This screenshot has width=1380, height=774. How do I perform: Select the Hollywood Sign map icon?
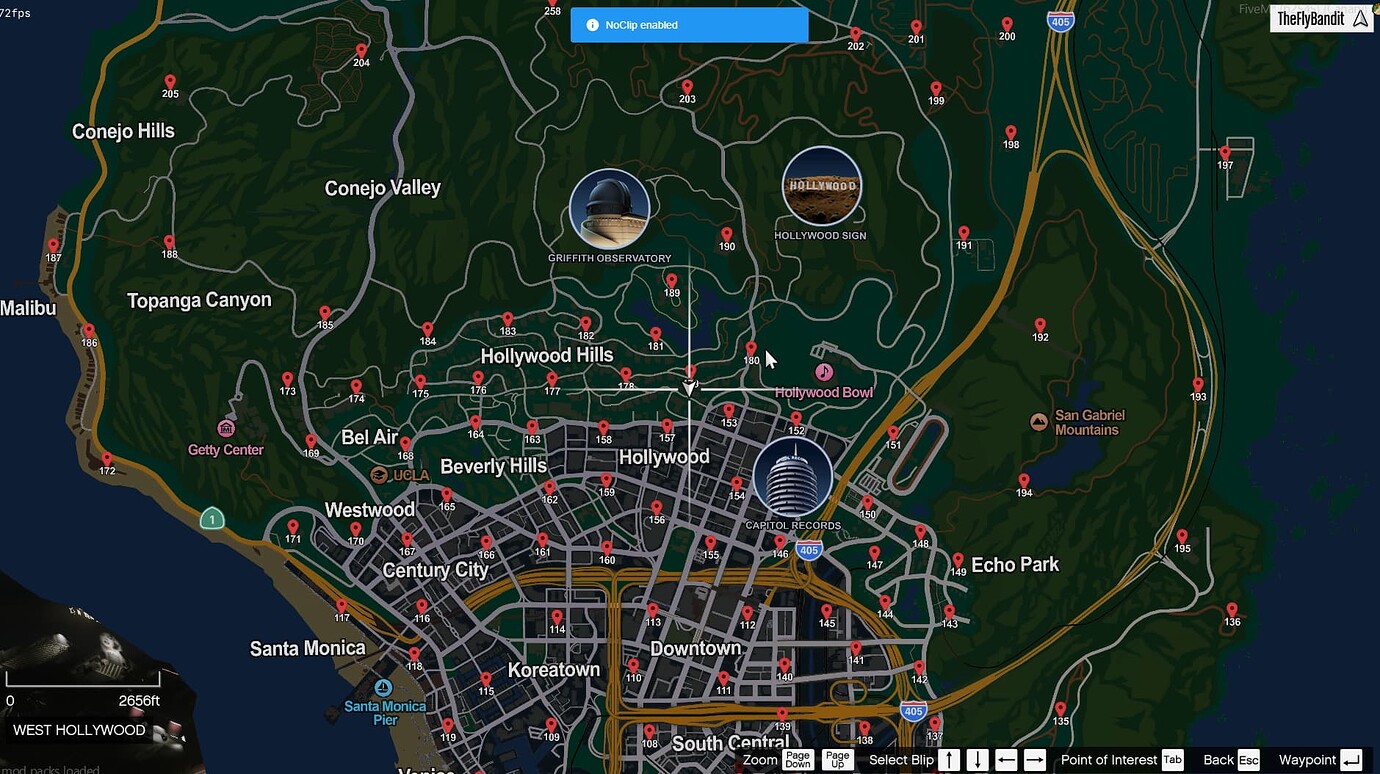[x=822, y=185]
